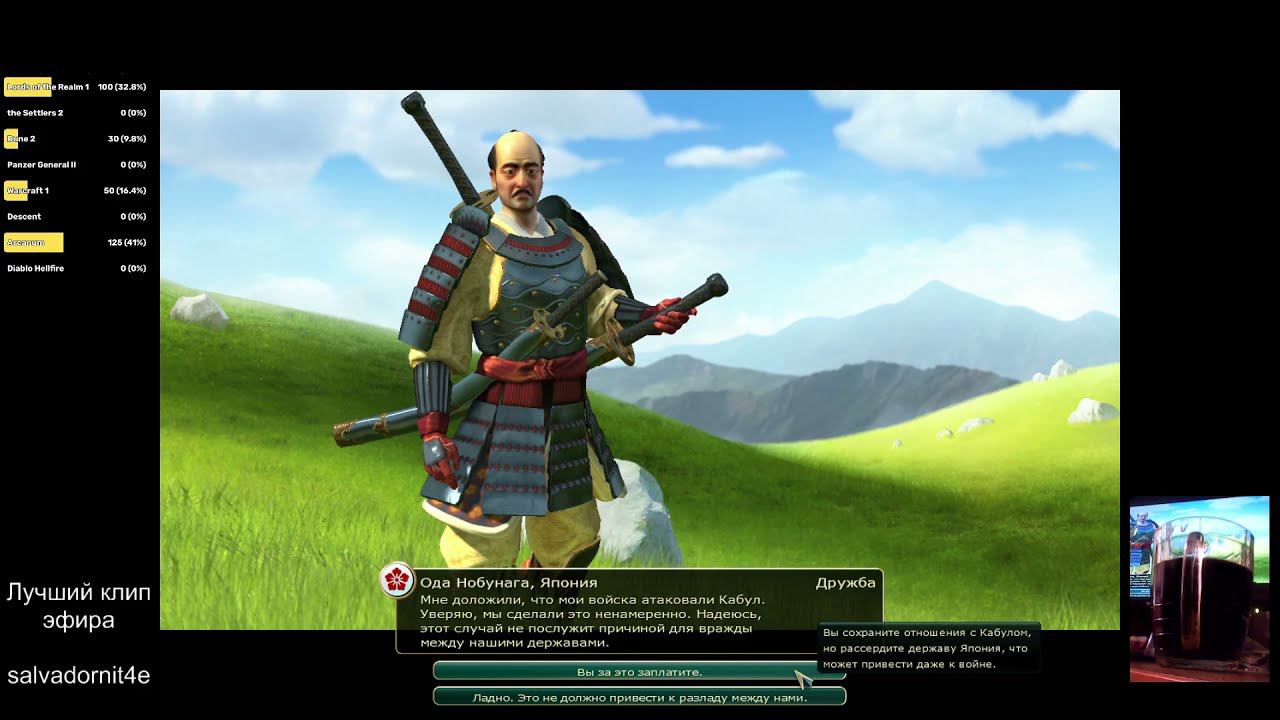Choose "Ладно. Это не должно привести к разладу между нами."

(639, 697)
